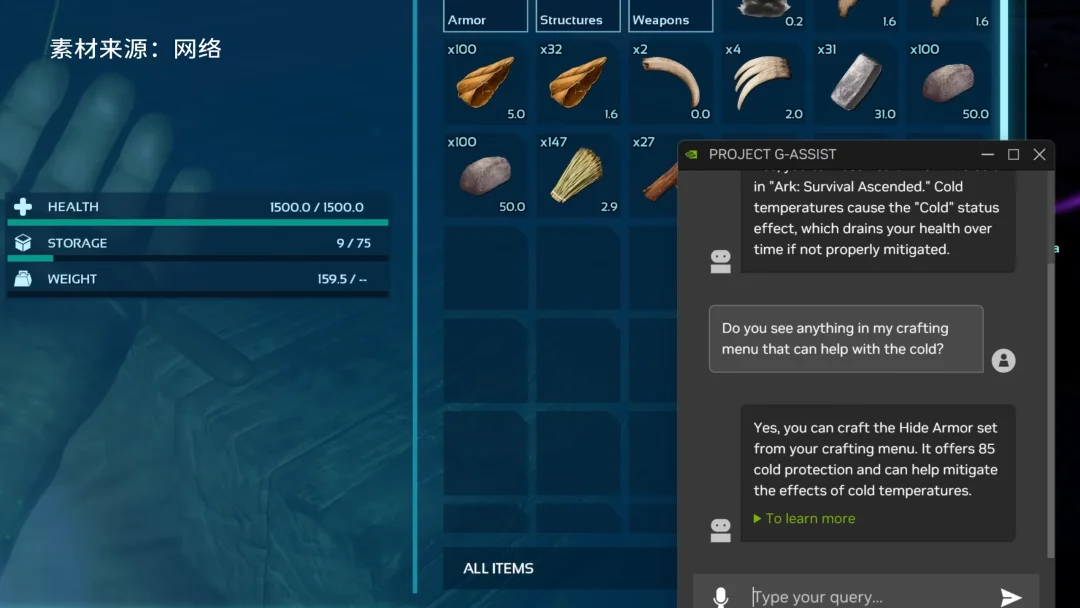Open the green "To learn more" link

[809, 518]
